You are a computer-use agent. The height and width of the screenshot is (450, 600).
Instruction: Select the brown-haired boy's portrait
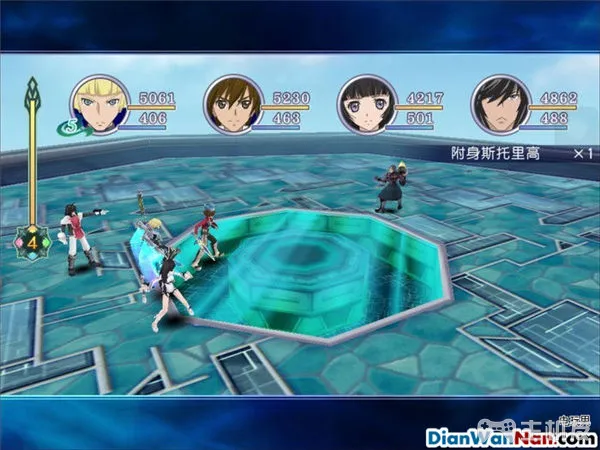[x=229, y=104]
